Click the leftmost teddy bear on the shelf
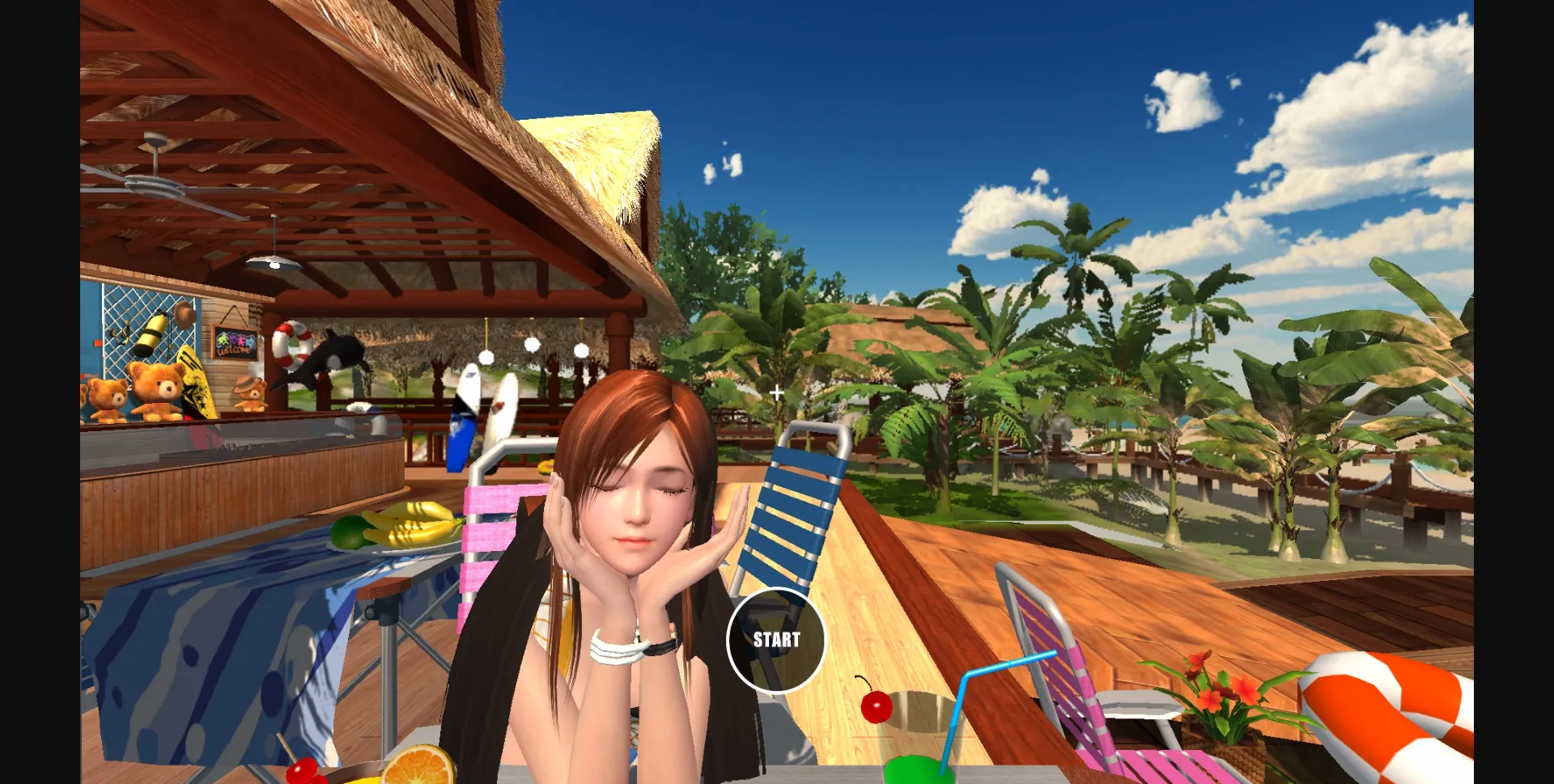This screenshot has width=1554, height=784. [x=108, y=402]
